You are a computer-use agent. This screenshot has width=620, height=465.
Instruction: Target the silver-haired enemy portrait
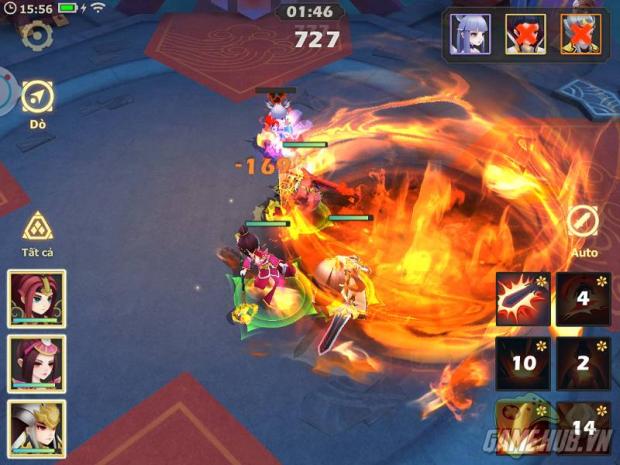coord(470,34)
